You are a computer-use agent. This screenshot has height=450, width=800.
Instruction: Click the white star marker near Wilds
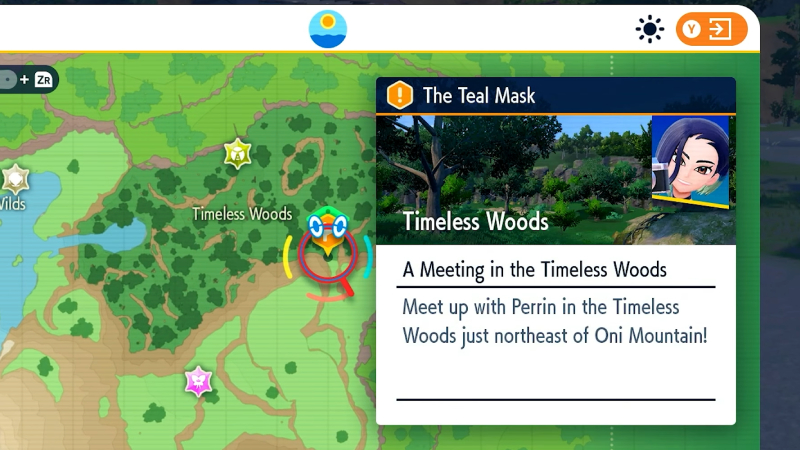pos(15,180)
